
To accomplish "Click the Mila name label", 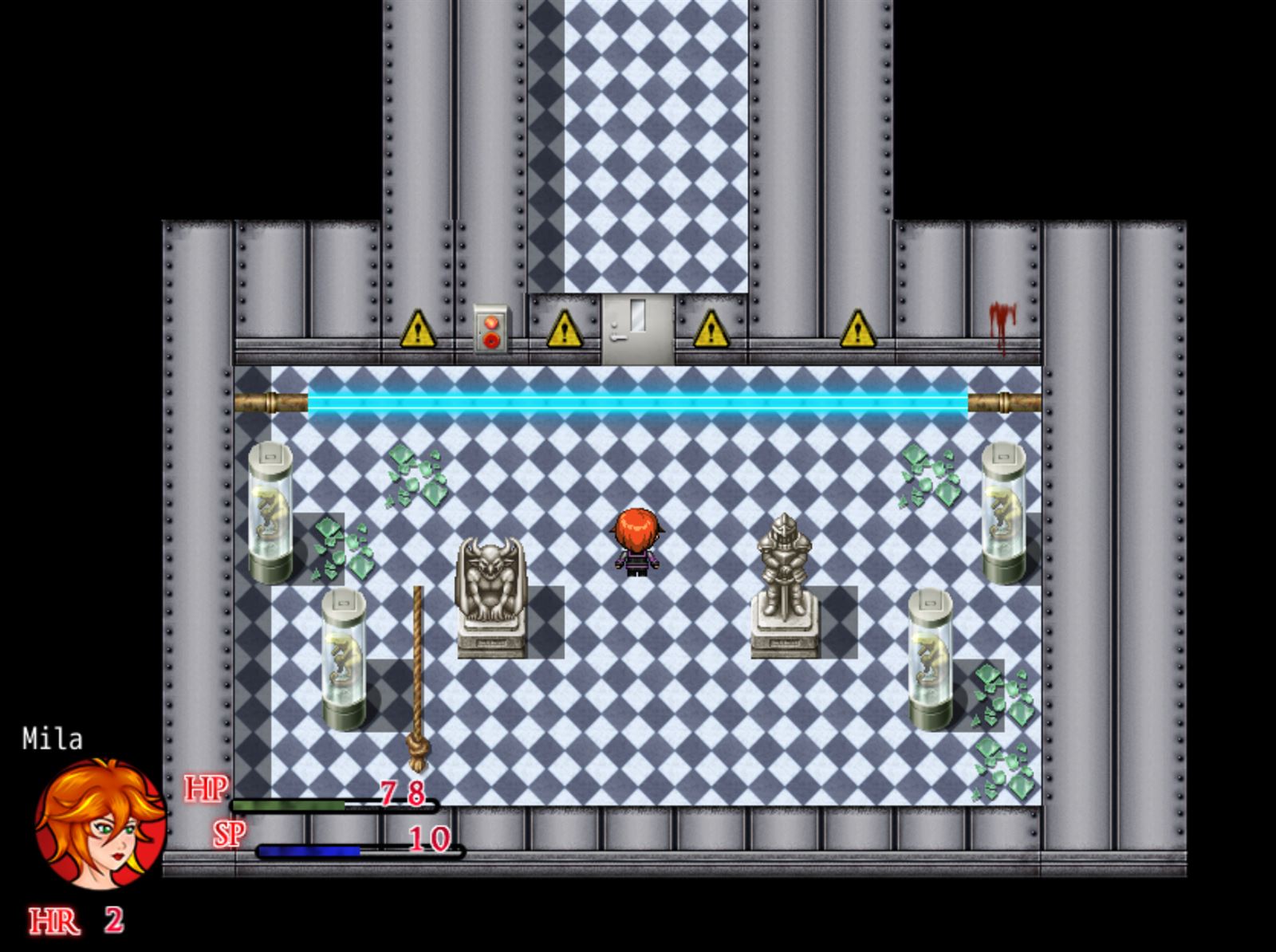I will click(x=53, y=738).
